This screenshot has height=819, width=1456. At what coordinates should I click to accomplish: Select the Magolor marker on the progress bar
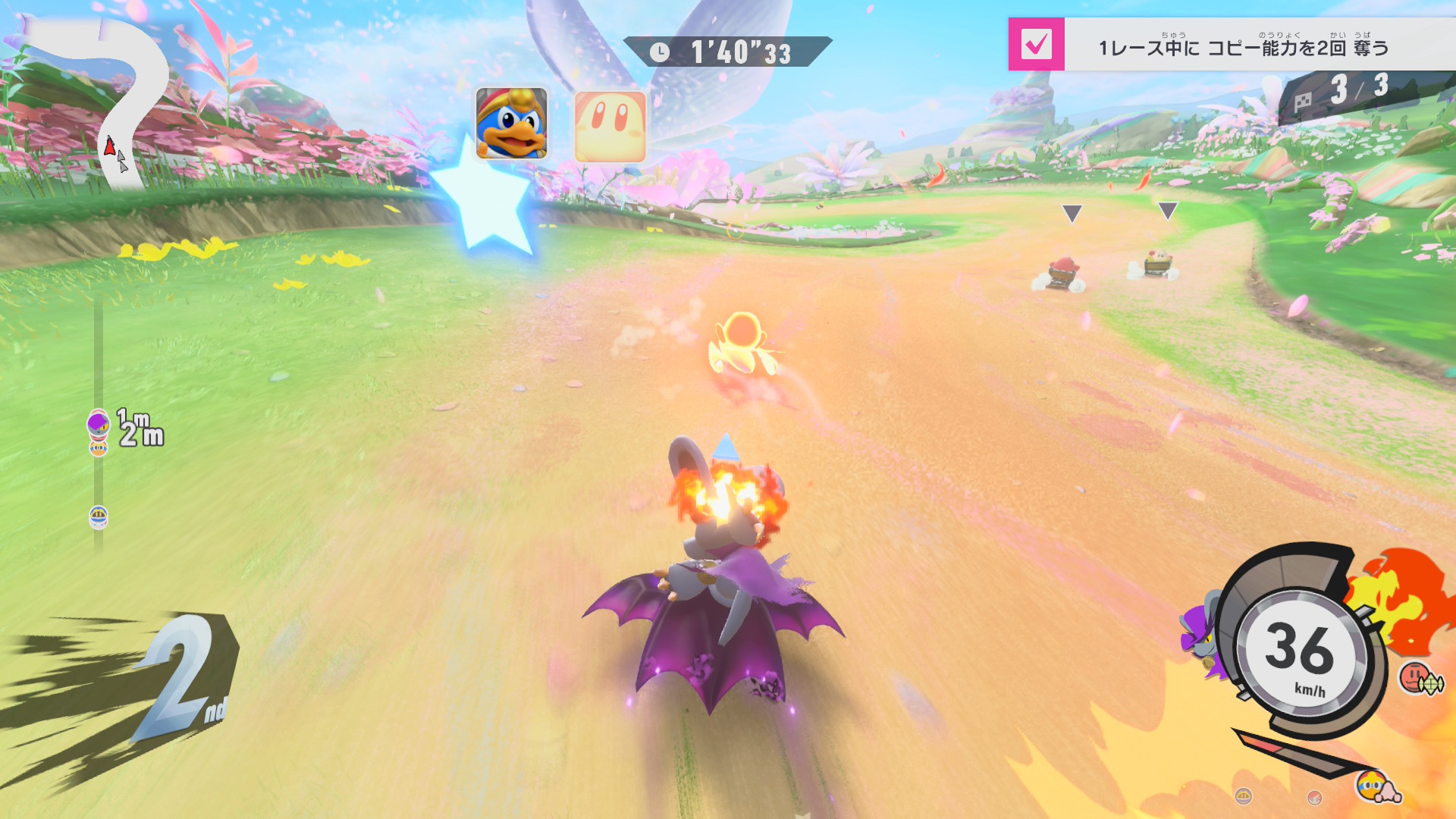point(99,517)
